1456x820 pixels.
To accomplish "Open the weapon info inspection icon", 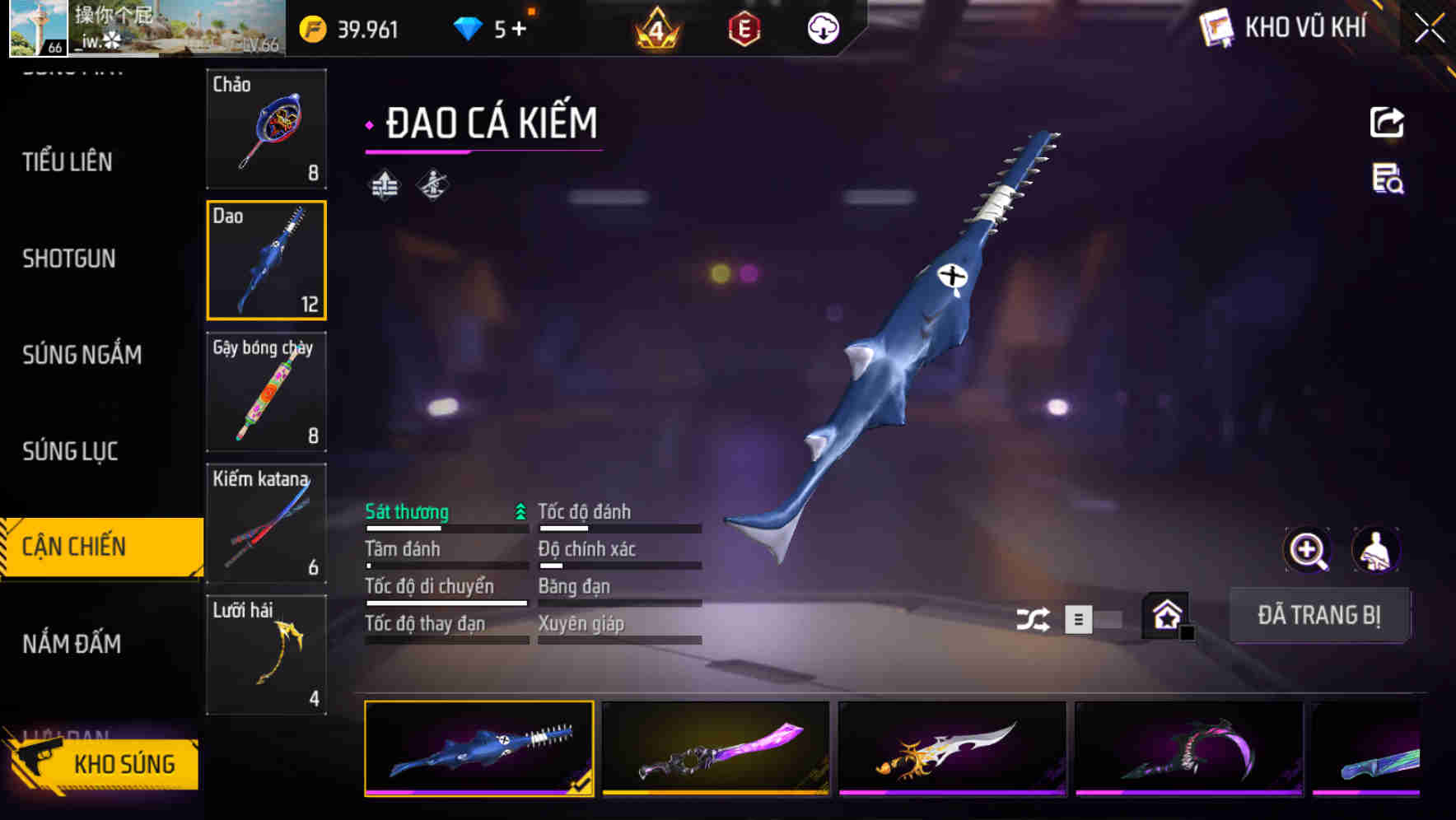I will pos(1387,183).
